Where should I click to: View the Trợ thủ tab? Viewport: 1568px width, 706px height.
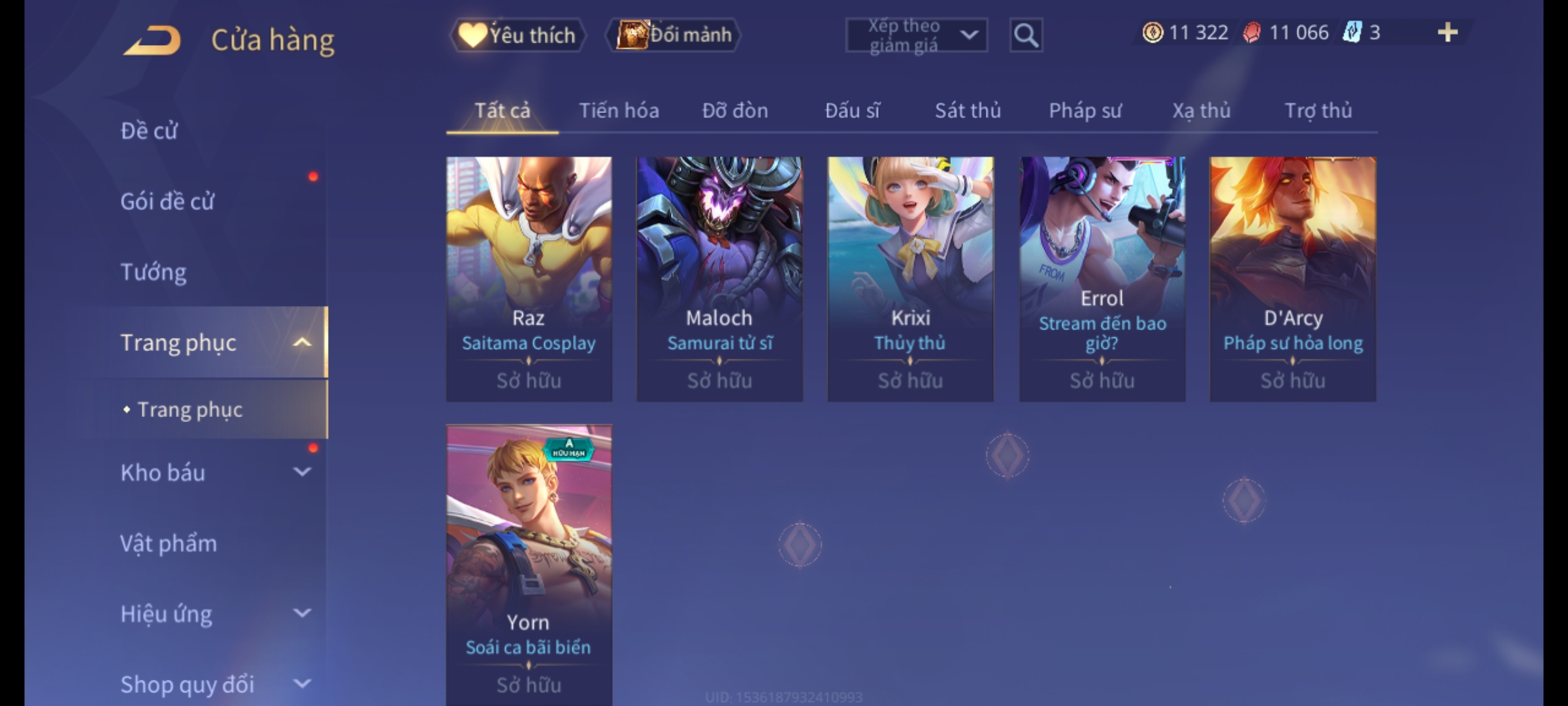coord(1318,111)
